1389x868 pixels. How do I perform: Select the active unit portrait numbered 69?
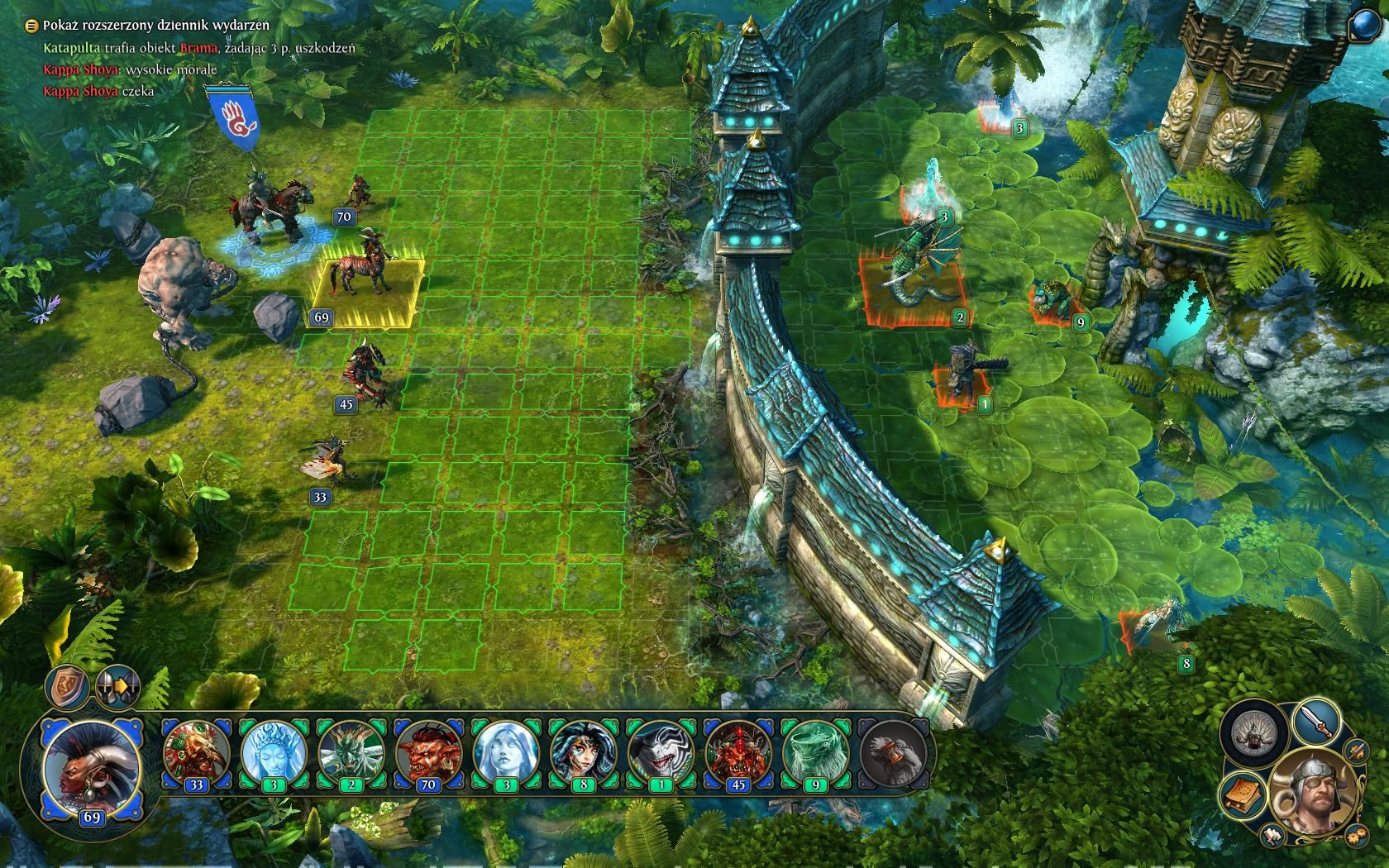coord(91,768)
